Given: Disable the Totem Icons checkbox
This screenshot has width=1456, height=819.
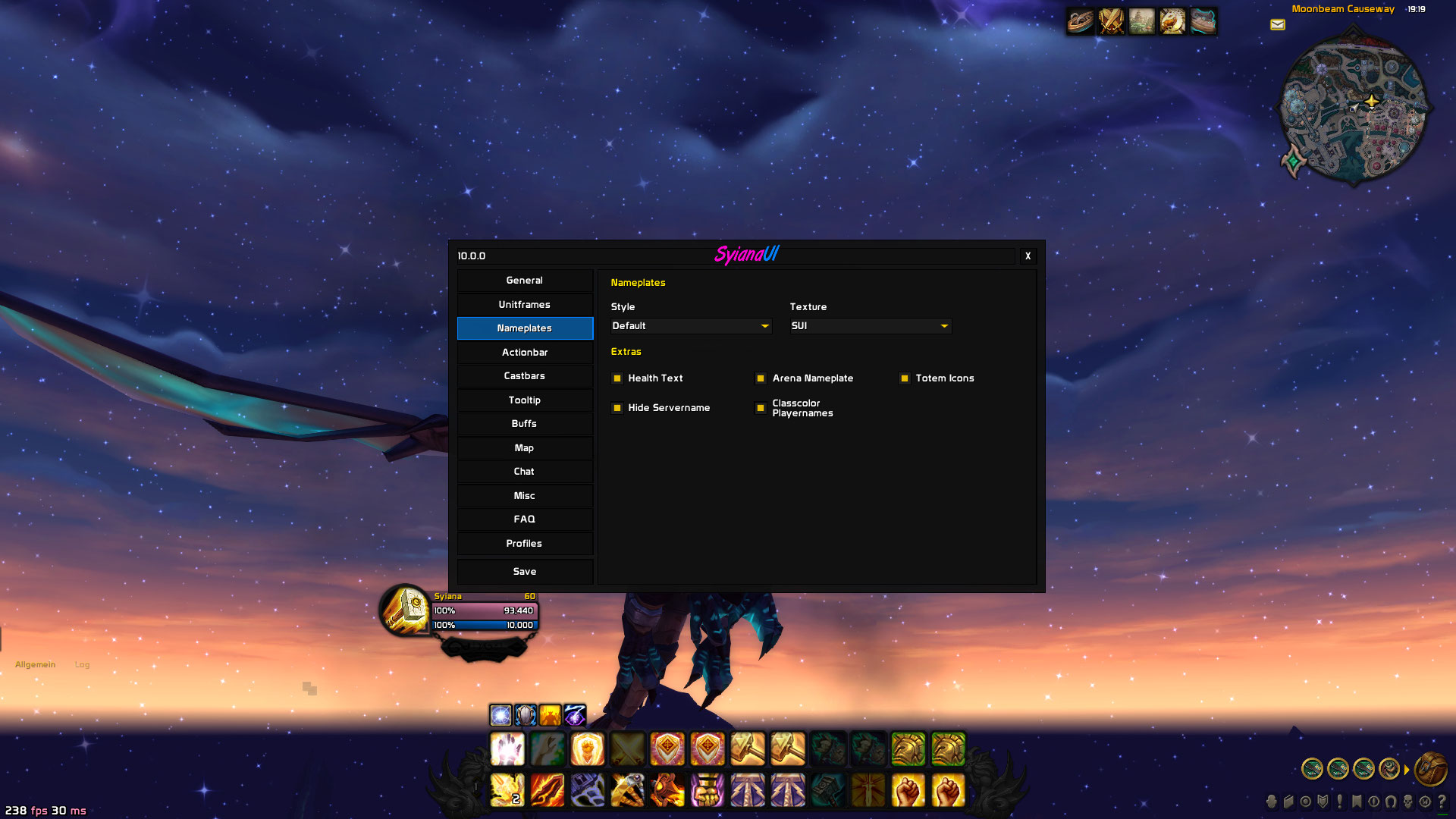Looking at the screenshot, I should 905,378.
